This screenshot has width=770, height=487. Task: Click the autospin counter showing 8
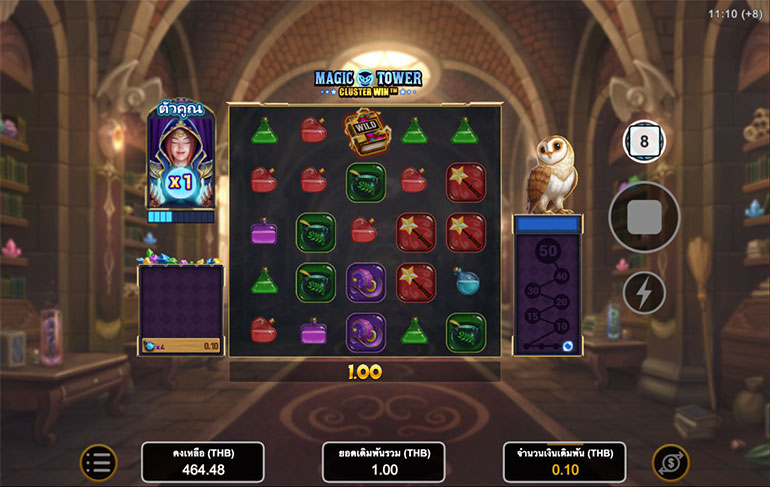coord(644,141)
